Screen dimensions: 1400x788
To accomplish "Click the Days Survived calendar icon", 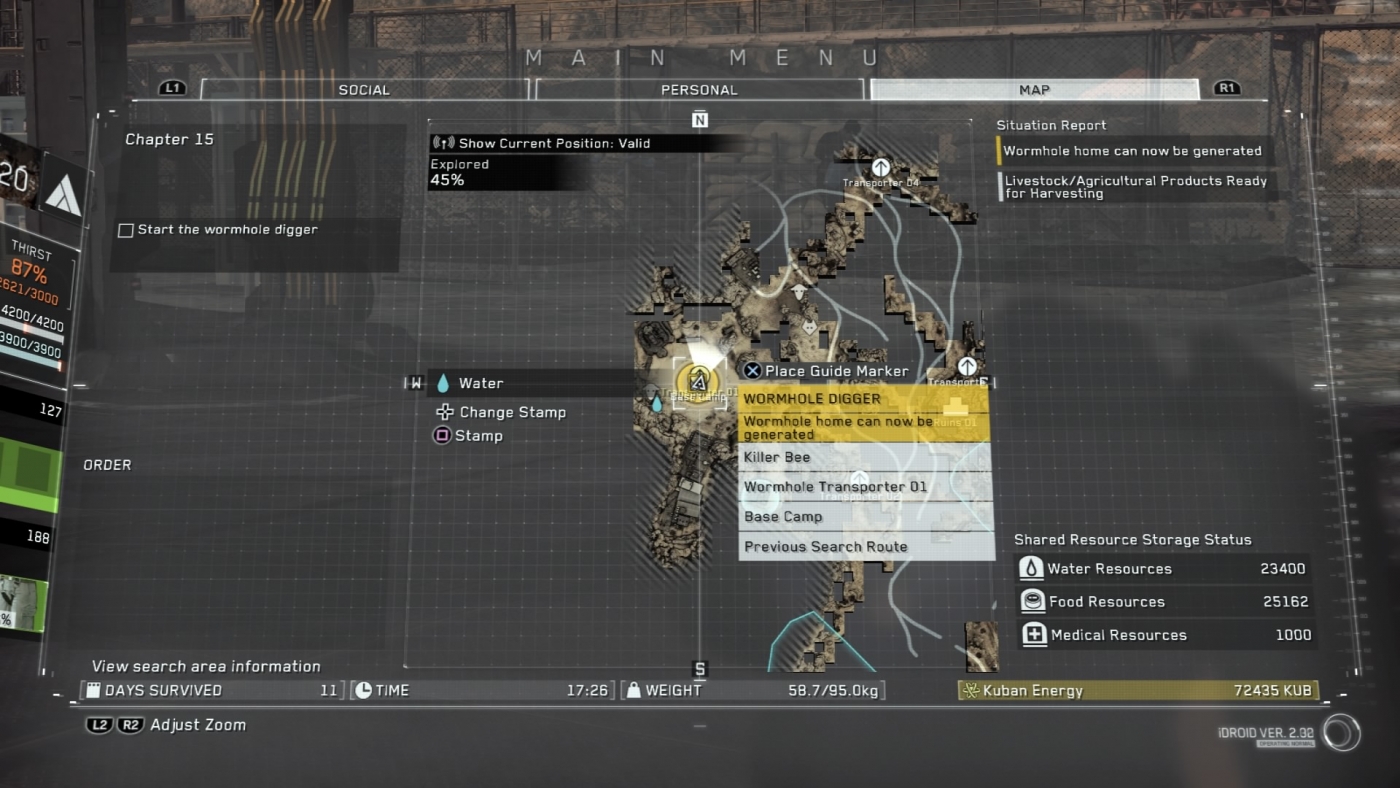I will click(95, 690).
